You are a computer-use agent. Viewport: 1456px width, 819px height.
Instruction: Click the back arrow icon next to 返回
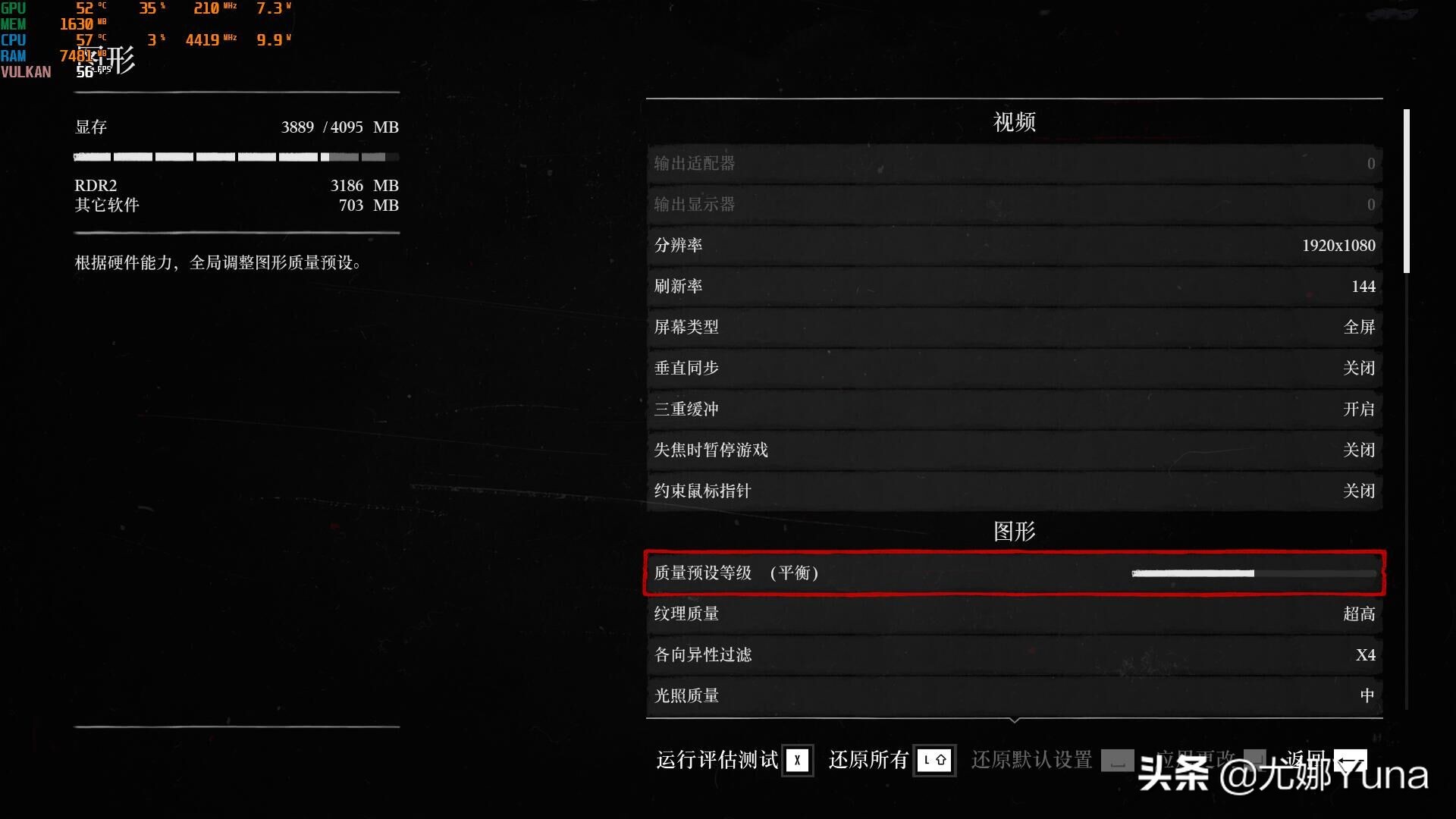click(x=1351, y=760)
